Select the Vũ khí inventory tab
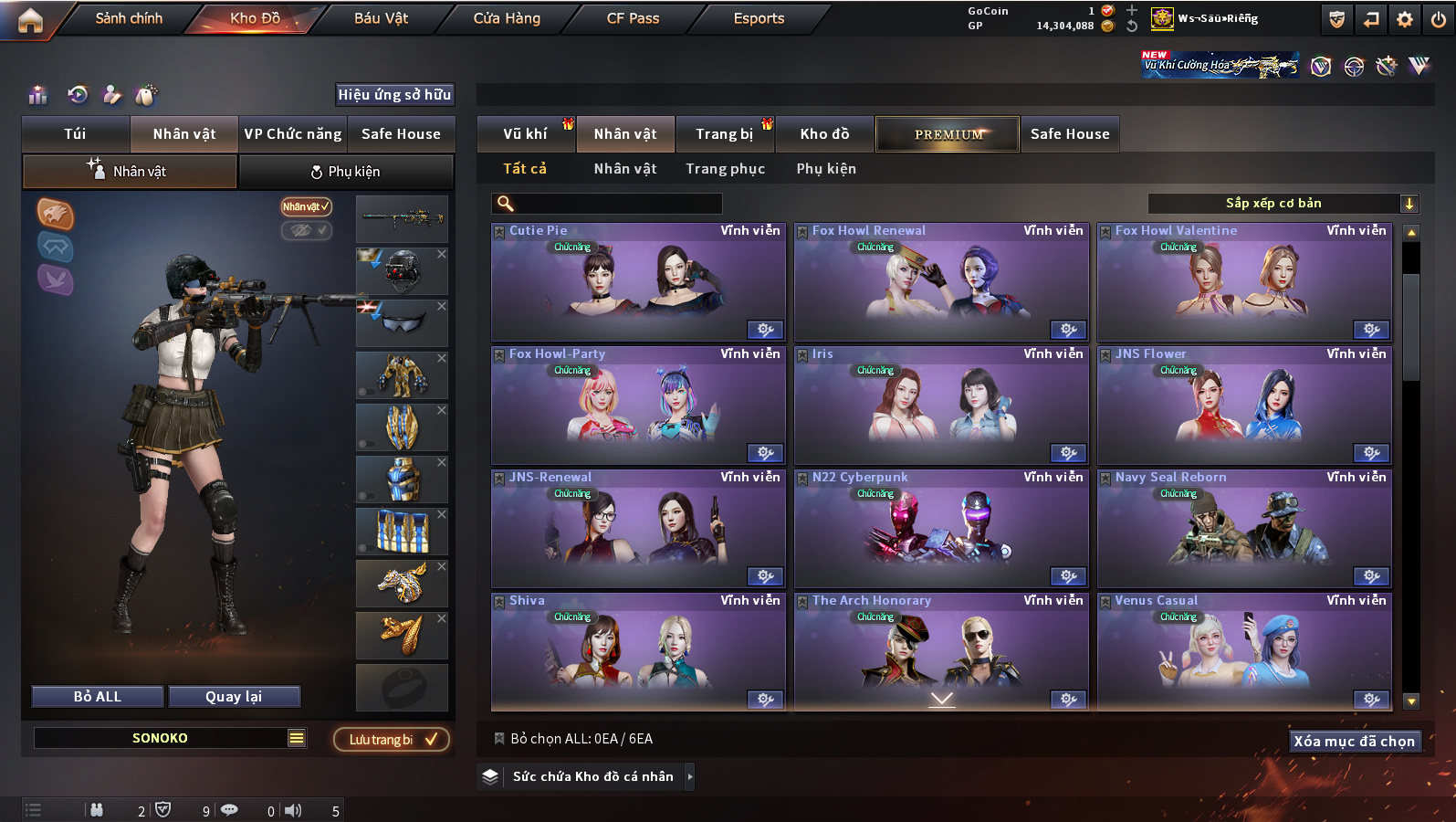 click(526, 134)
